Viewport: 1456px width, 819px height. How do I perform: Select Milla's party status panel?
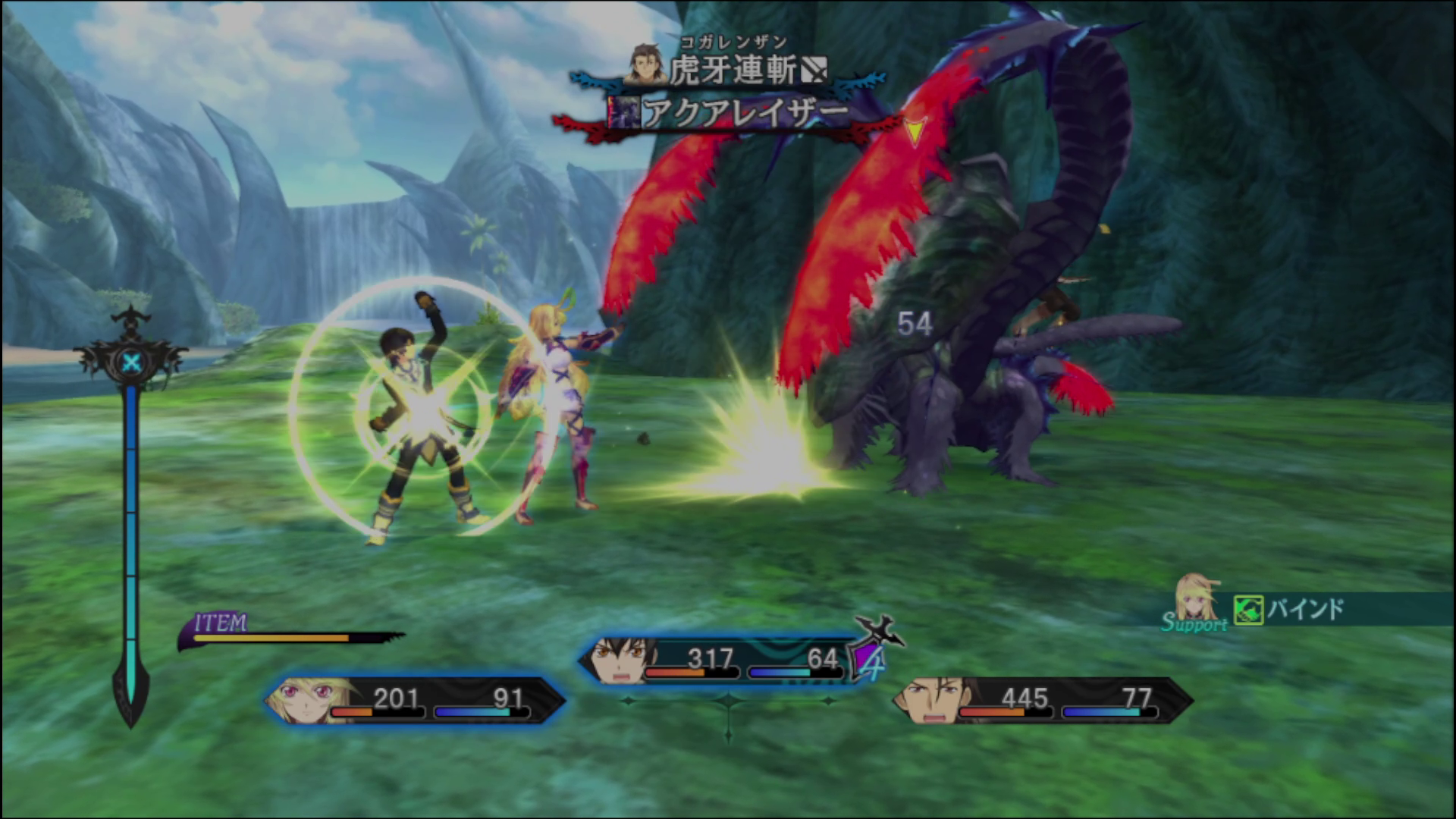[x=414, y=700]
